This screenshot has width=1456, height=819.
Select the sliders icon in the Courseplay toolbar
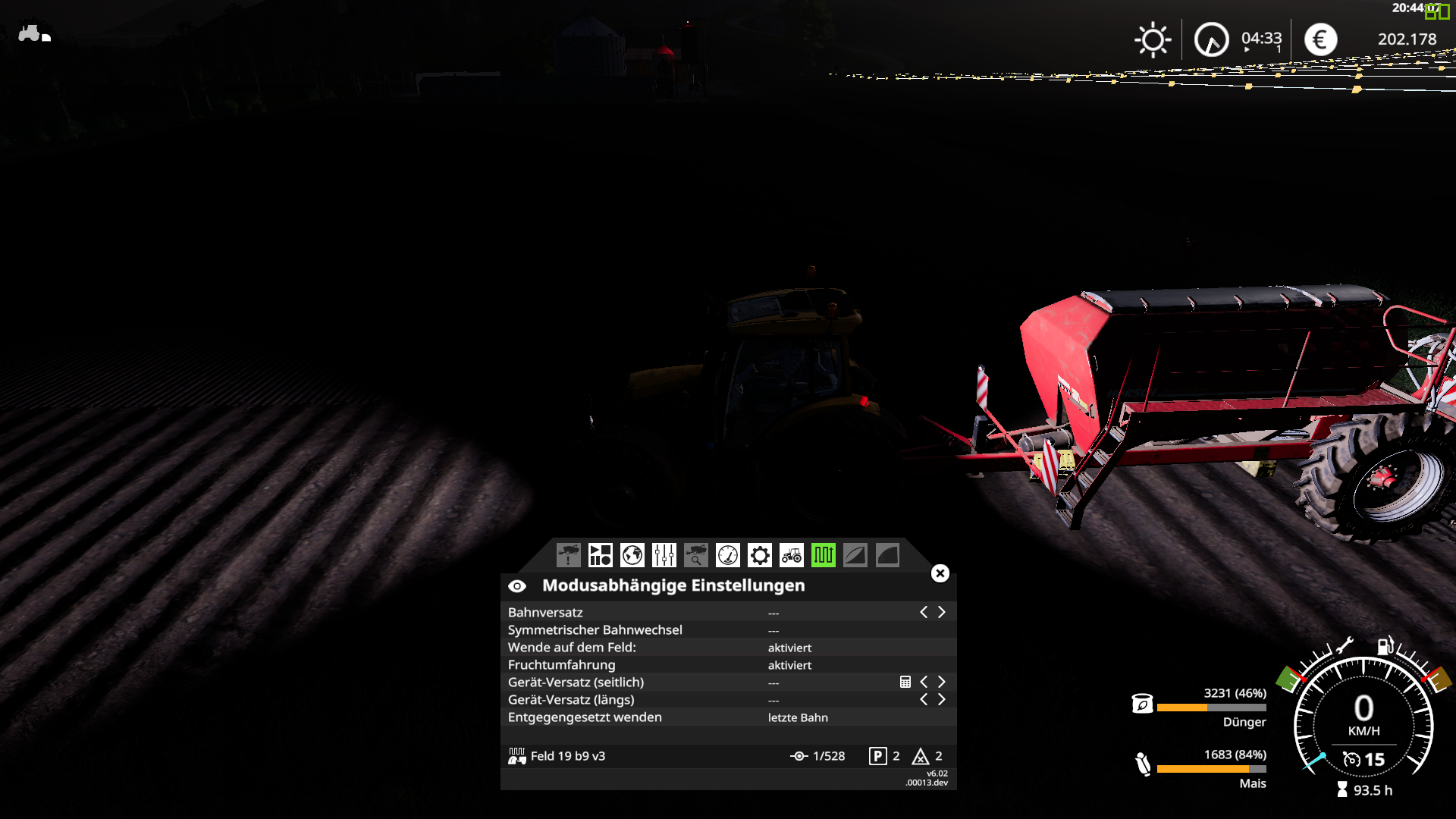[x=664, y=556]
